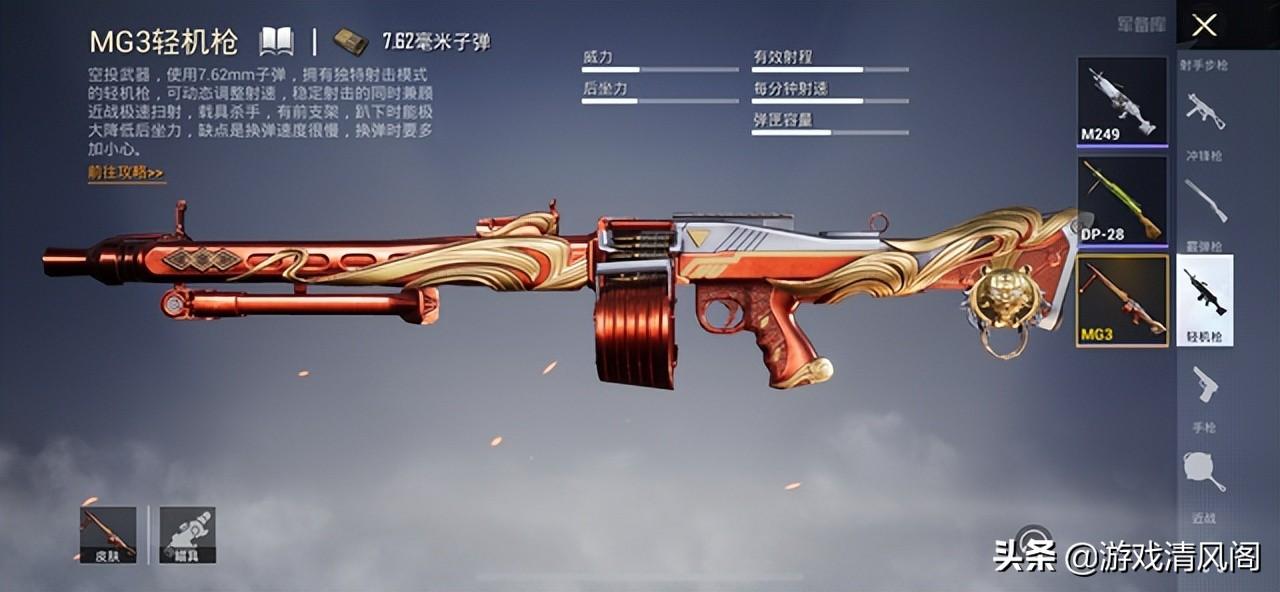The width and height of the screenshot is (1280, 592).
Task: Open the weapon skin (皮肤) button
Action: pyautogui.click(x=108, y=534)
